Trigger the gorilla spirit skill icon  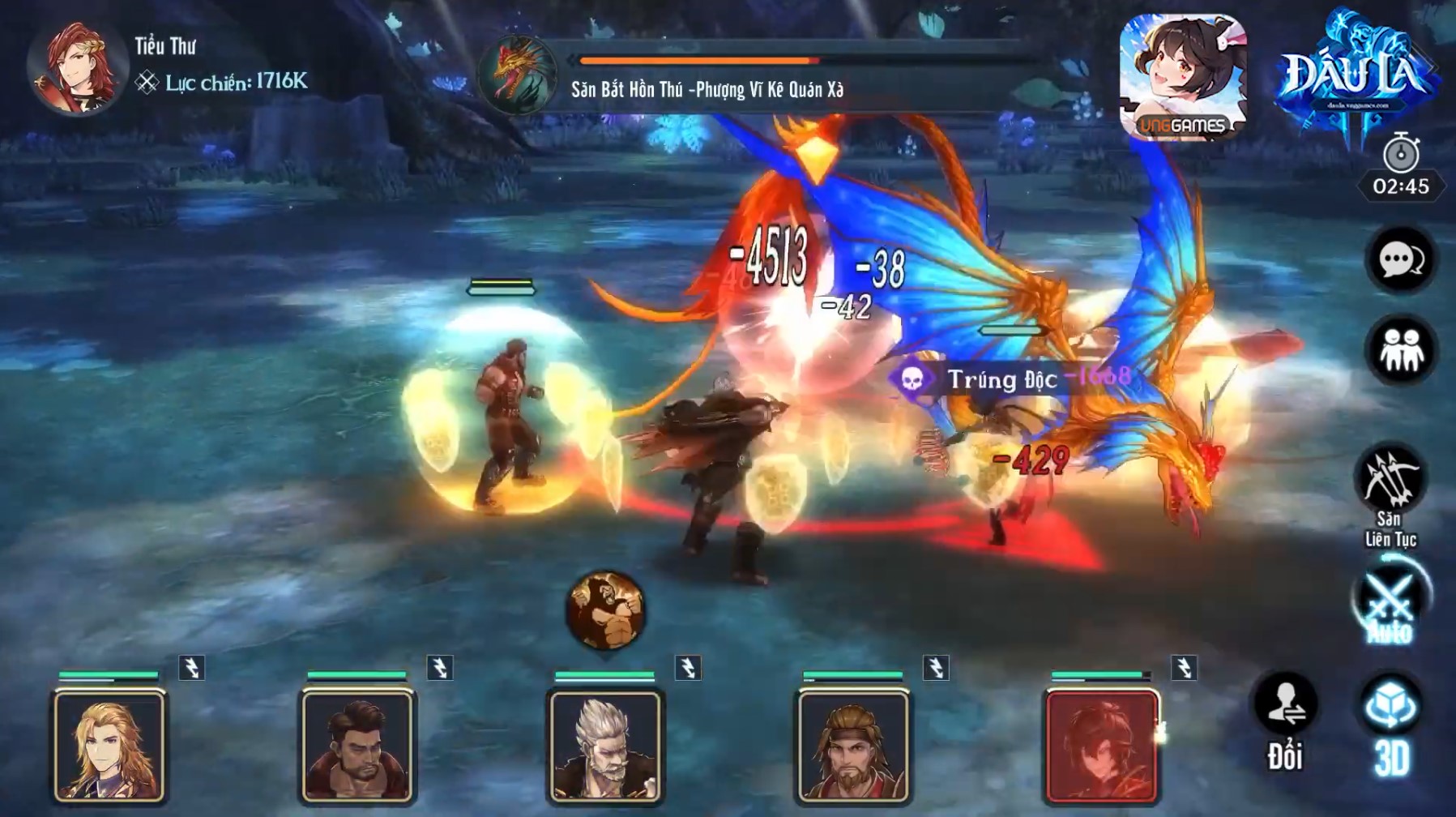pyautogui.click(x=606, y=611)
